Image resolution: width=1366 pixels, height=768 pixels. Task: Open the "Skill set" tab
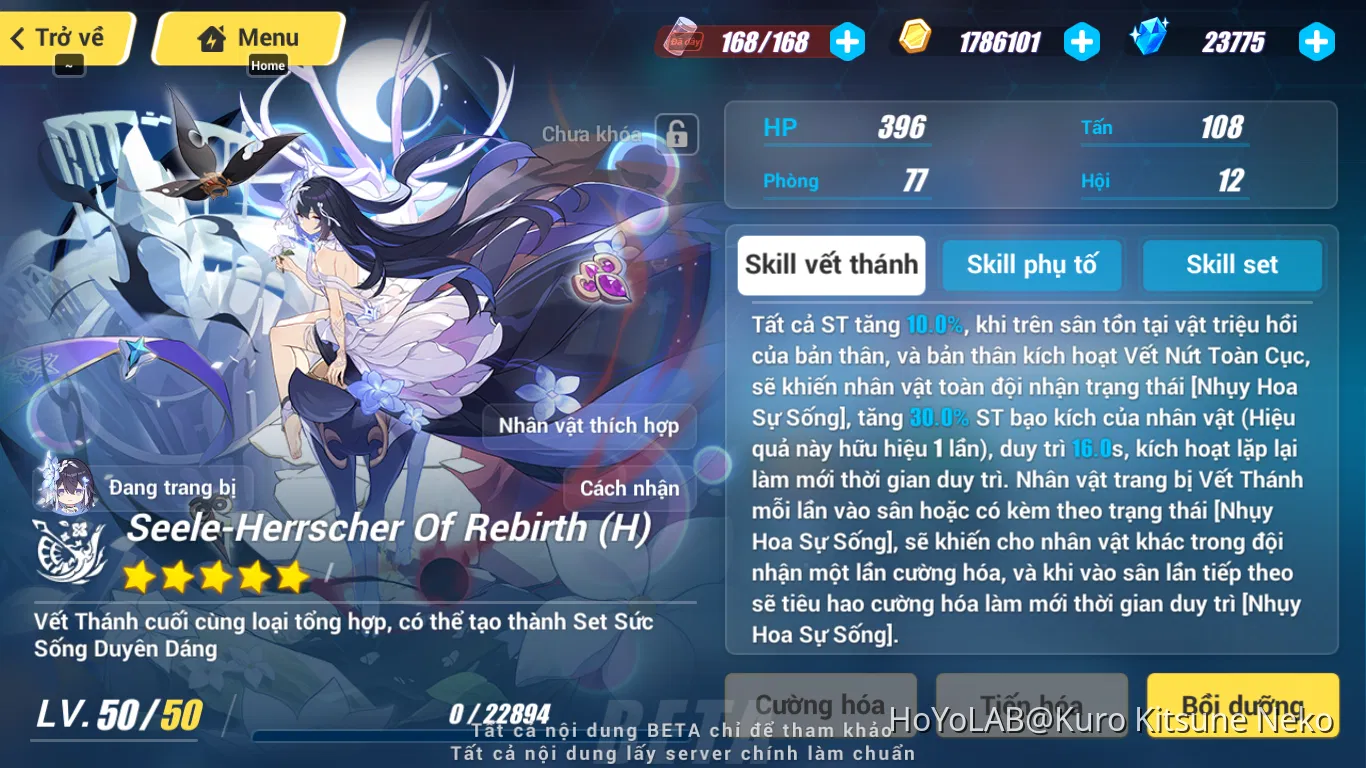click(1232, 265)
